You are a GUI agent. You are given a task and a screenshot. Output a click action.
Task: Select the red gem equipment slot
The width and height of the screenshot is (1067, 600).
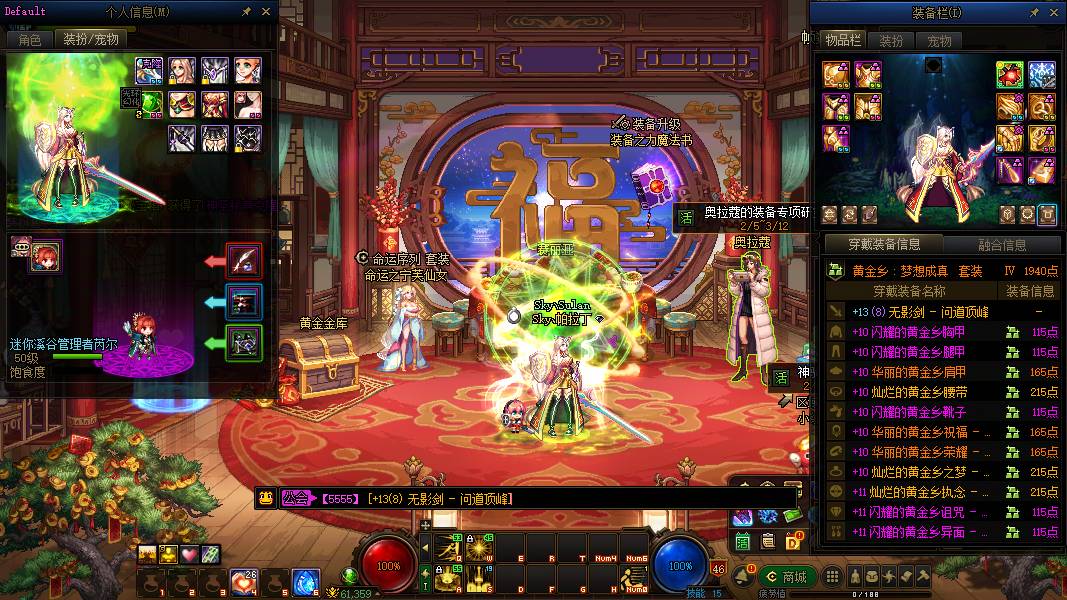click(x=1009, y=75)
